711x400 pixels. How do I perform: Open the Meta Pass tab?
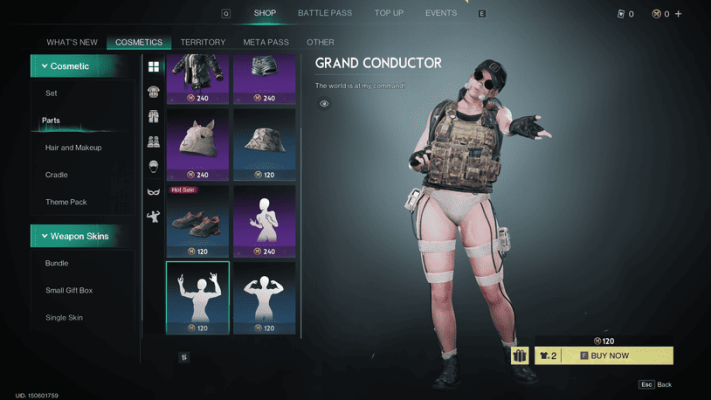[264, 42]
